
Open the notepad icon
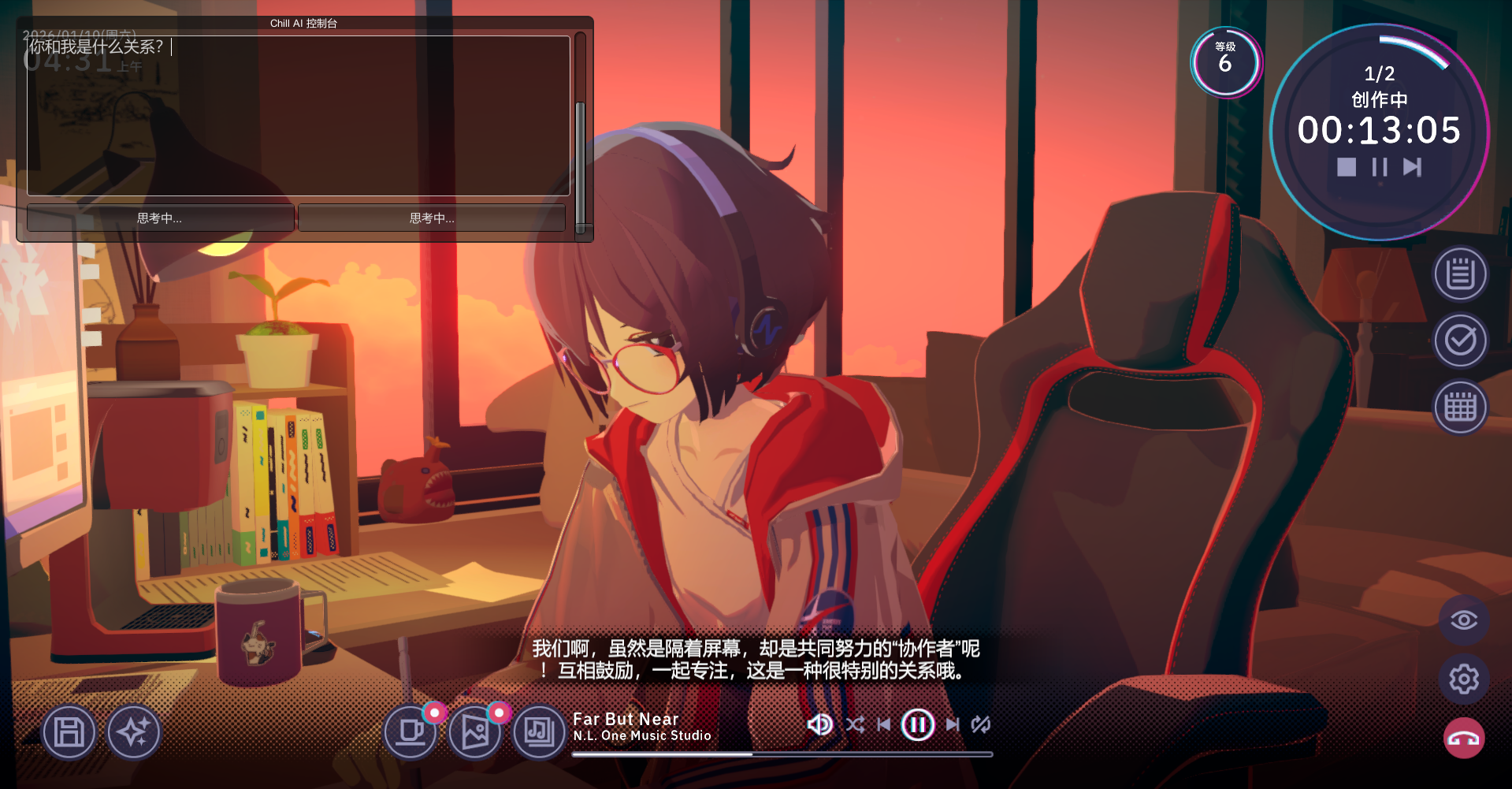pos(1460,274)
